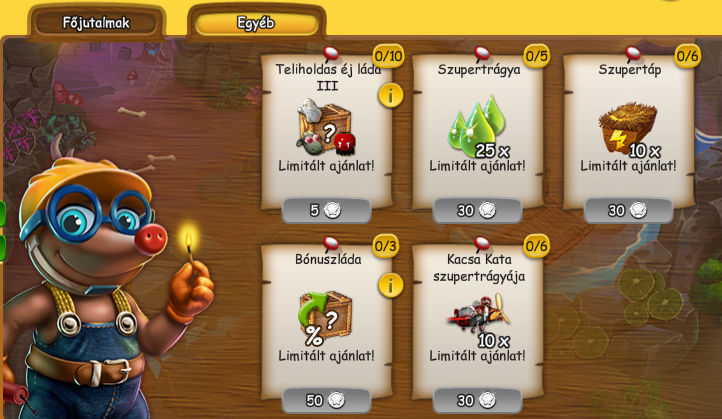Image resolution: width=722 pixels, height=419 pixels.
Task: Click the Kacsa Kata airplane item image
Action: (476, 316)
